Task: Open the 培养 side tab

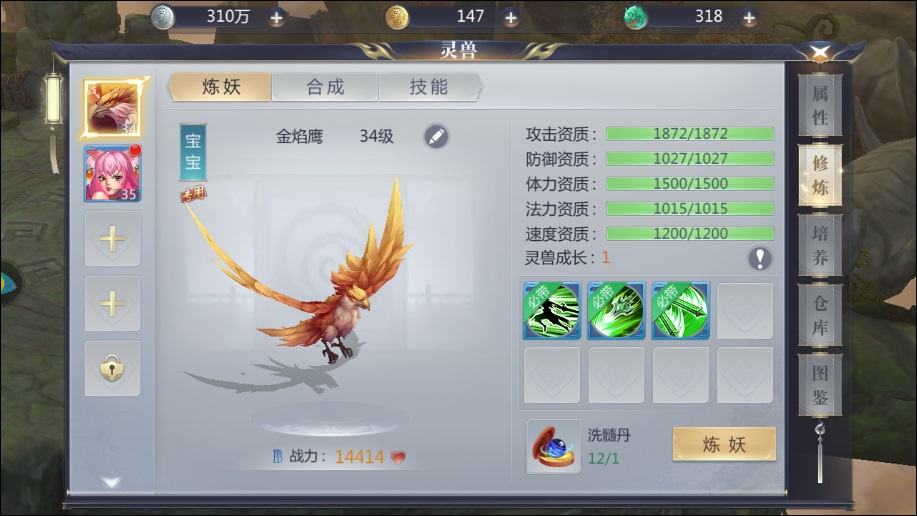Action: pyautogui.click(x=820, y=246)
